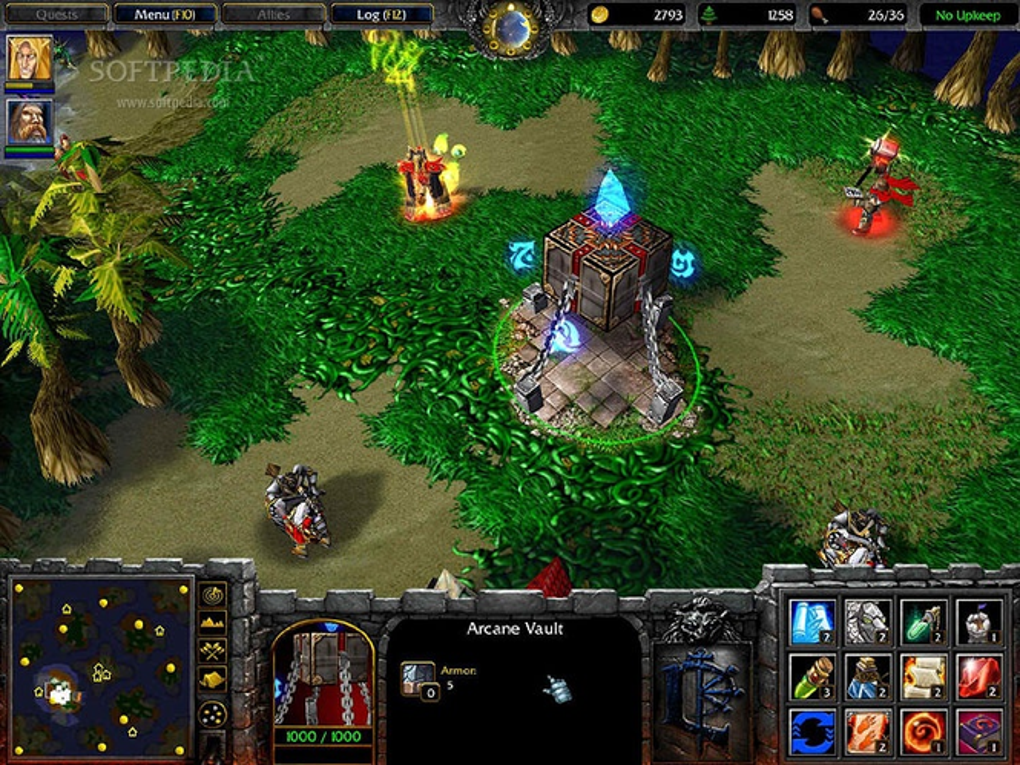The height and width of the screenshot is (765, 1020).
Task: Open the Menu (F10) button
Action: coord(164,14)
